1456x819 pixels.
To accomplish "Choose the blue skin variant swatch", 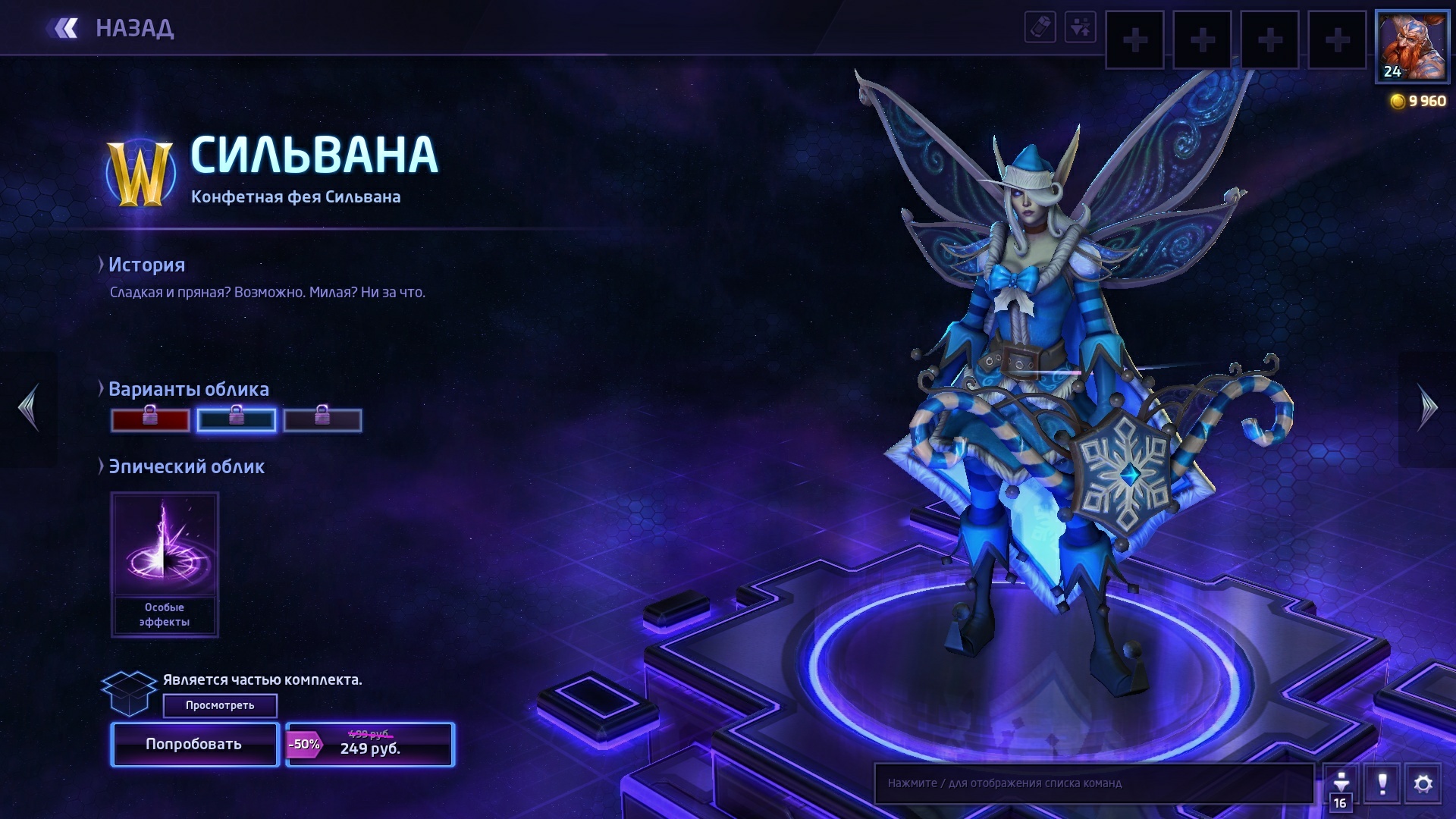I will (x=236, y=420).
